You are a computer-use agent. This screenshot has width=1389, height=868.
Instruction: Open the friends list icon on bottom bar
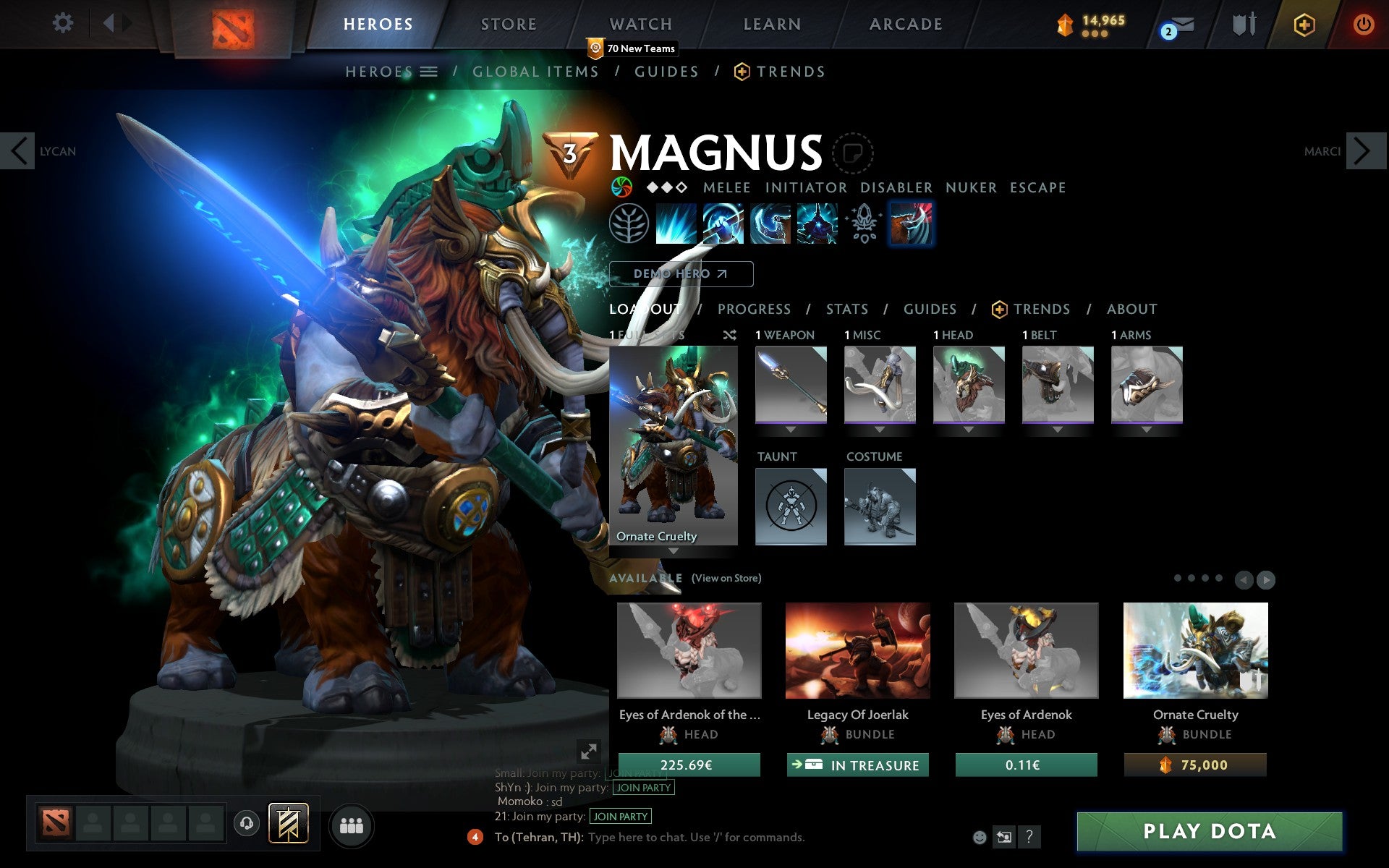pyautogui.click(x=350, y=824)
